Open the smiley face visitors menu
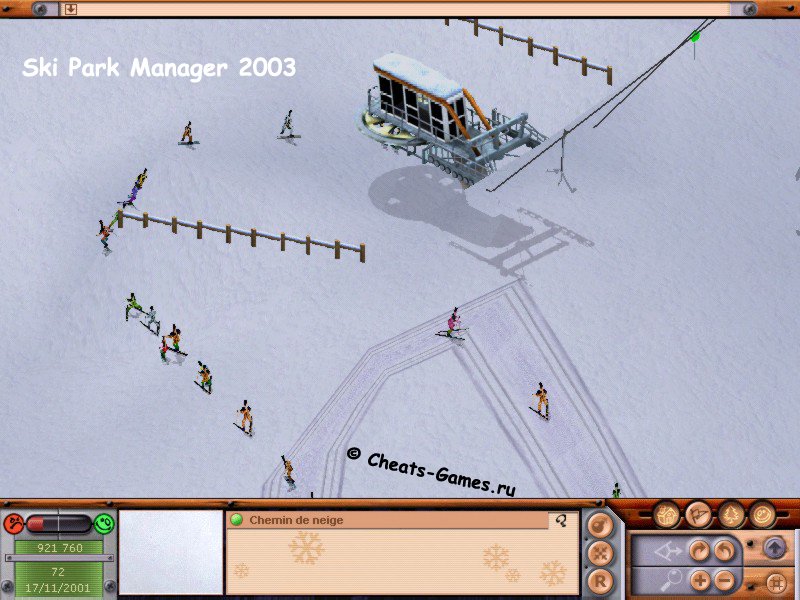Screen dimensions: 800x600 [763, 515]
